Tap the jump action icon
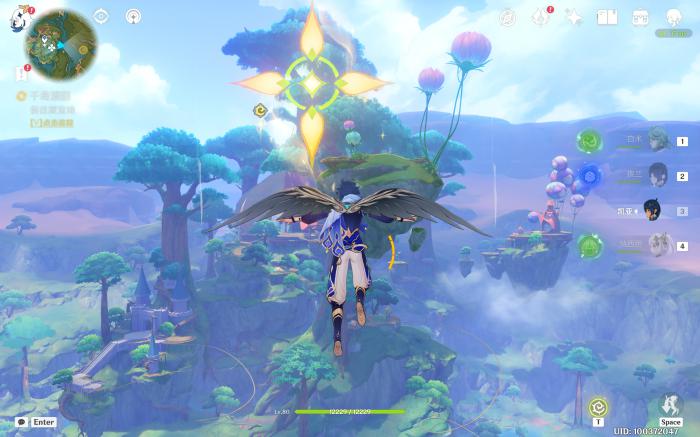 point(671,406)
